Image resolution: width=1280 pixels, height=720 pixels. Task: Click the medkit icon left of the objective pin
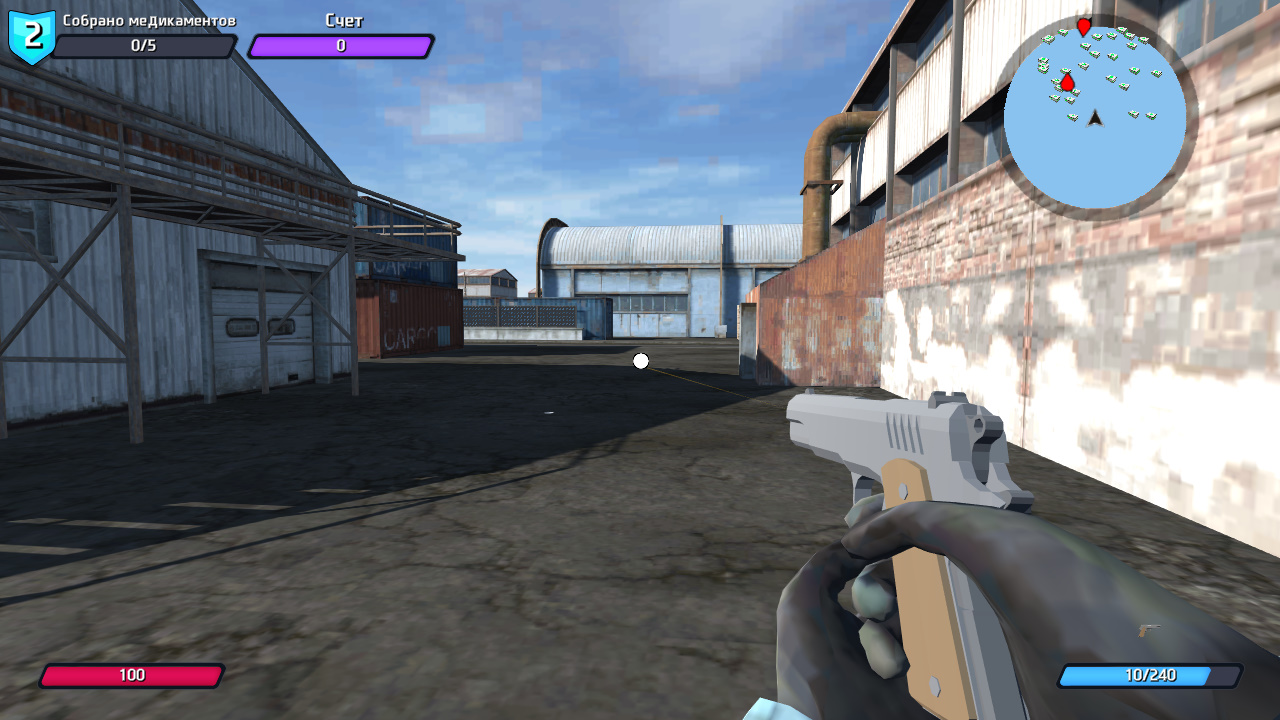(x=1056, y=82)
